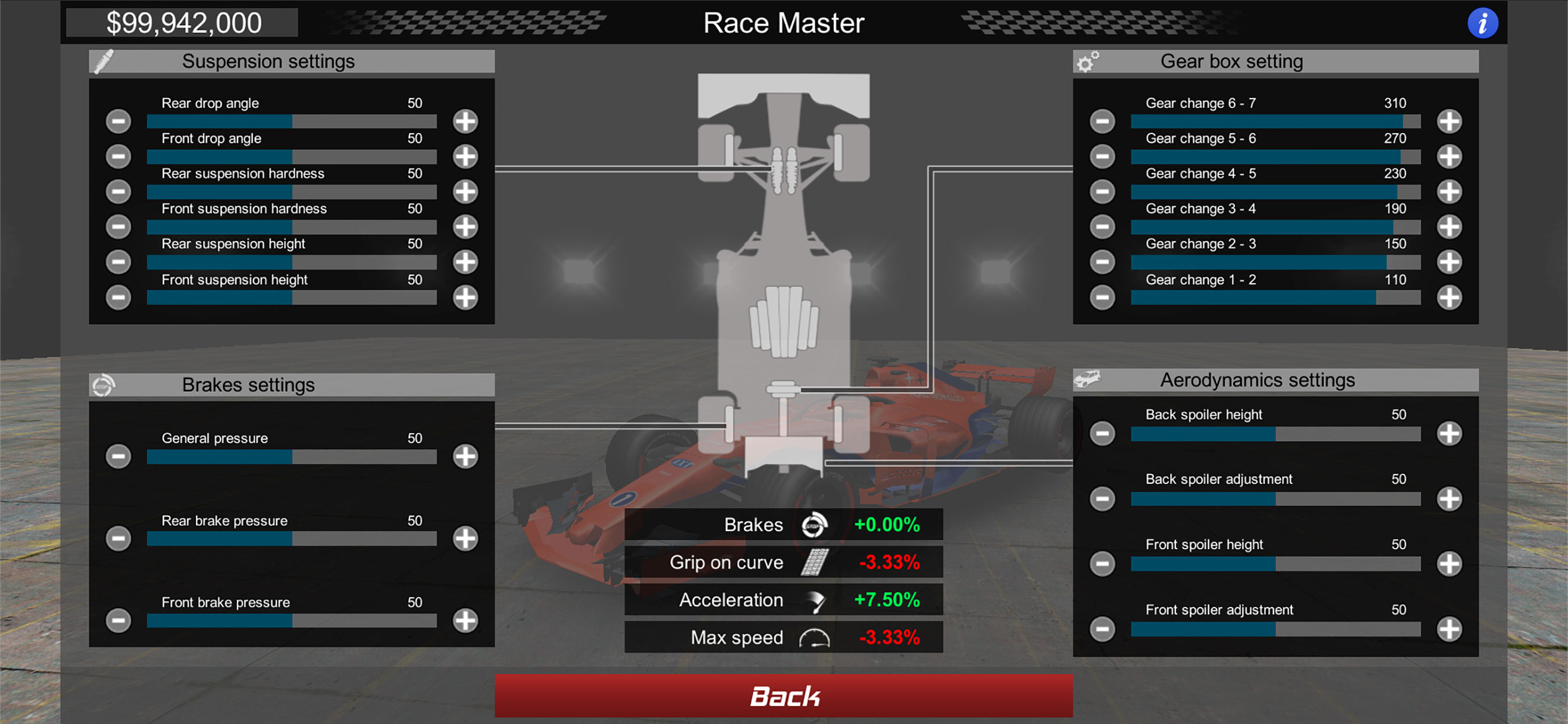Viewport: 1568px width, 724px height.
Task: Click the Gear change 4 - 5 slider bar
Action: (1275, 192)
